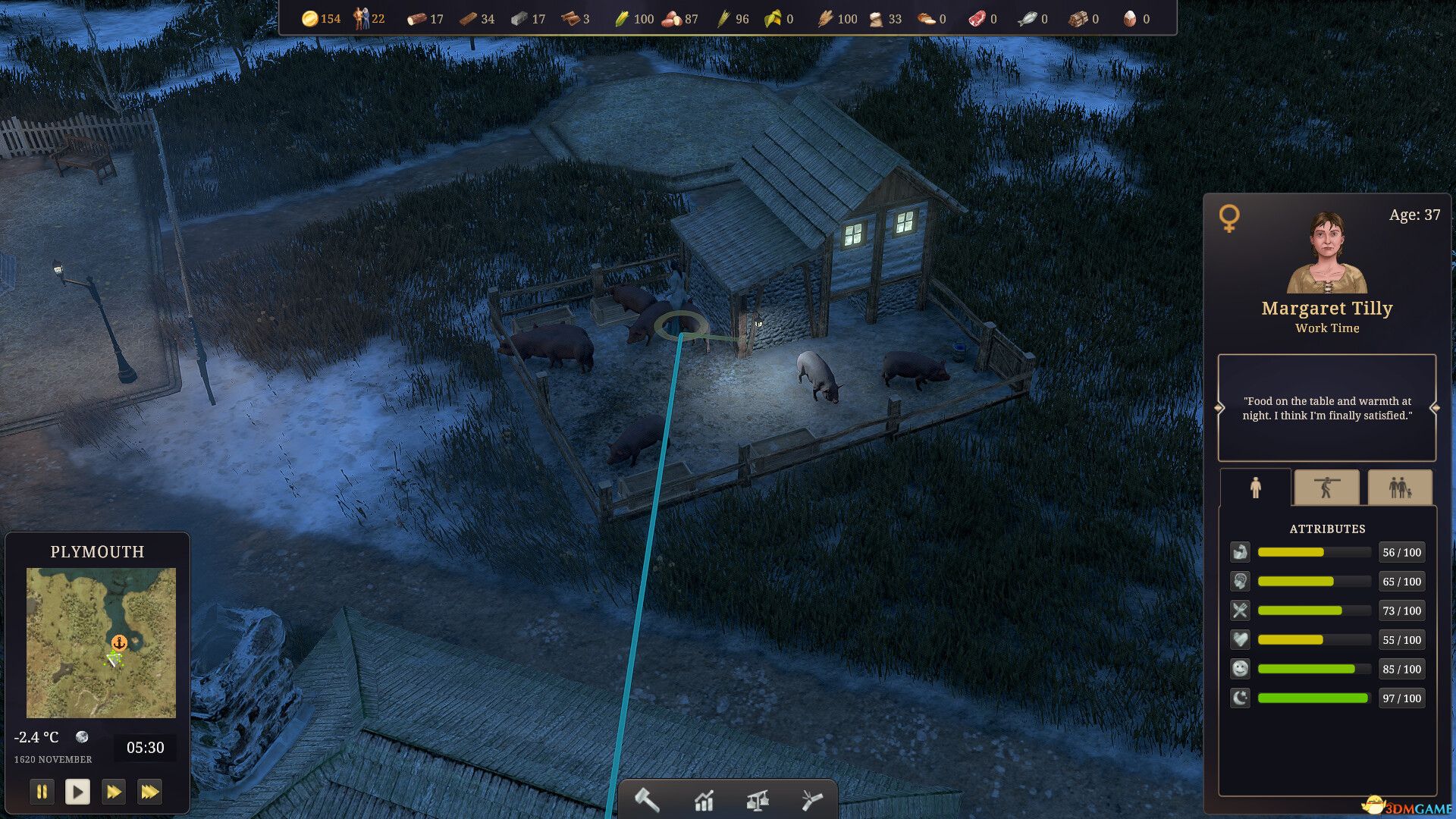The width and height of the screenshot is (1456, 819).
Task: Click the left arrow on quote box
Action: click(1219, 408)
